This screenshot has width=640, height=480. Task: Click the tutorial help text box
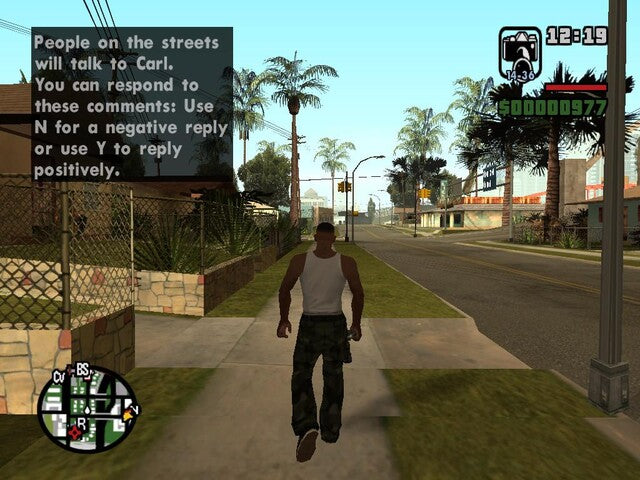tap(132, 104)
